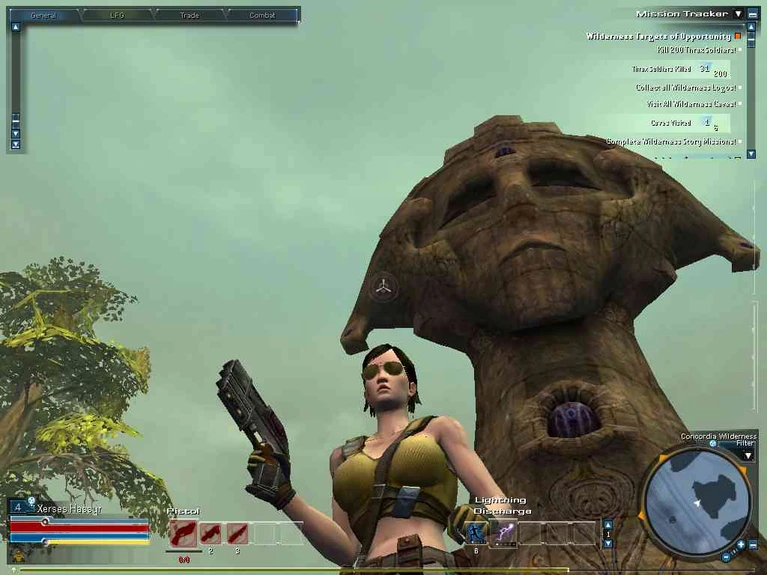Select the Collect all Wilderness Logos objective
The width and height of the screenshot is (767, 575).
(x=685, y=88)
